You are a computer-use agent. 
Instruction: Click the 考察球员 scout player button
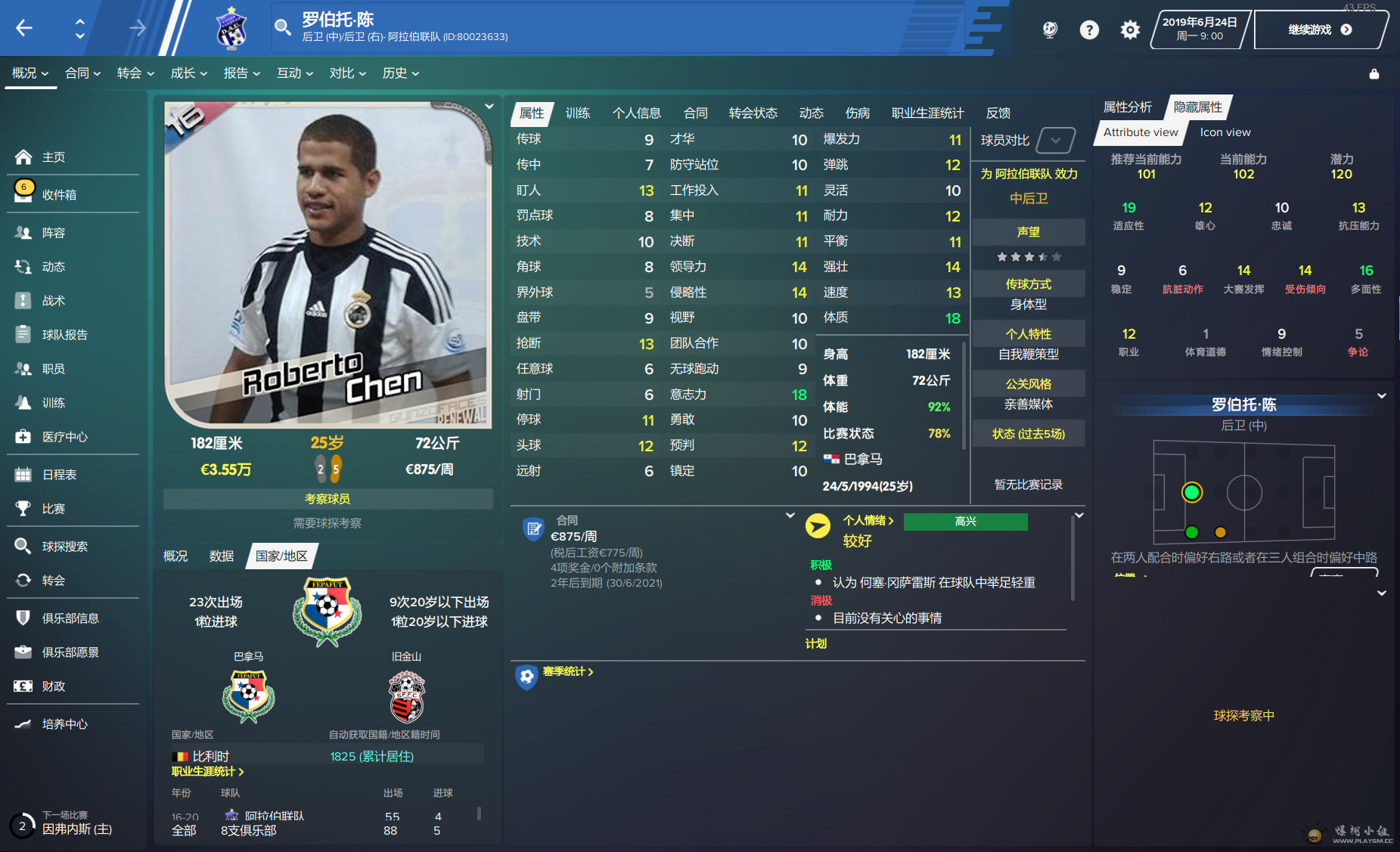327,499
